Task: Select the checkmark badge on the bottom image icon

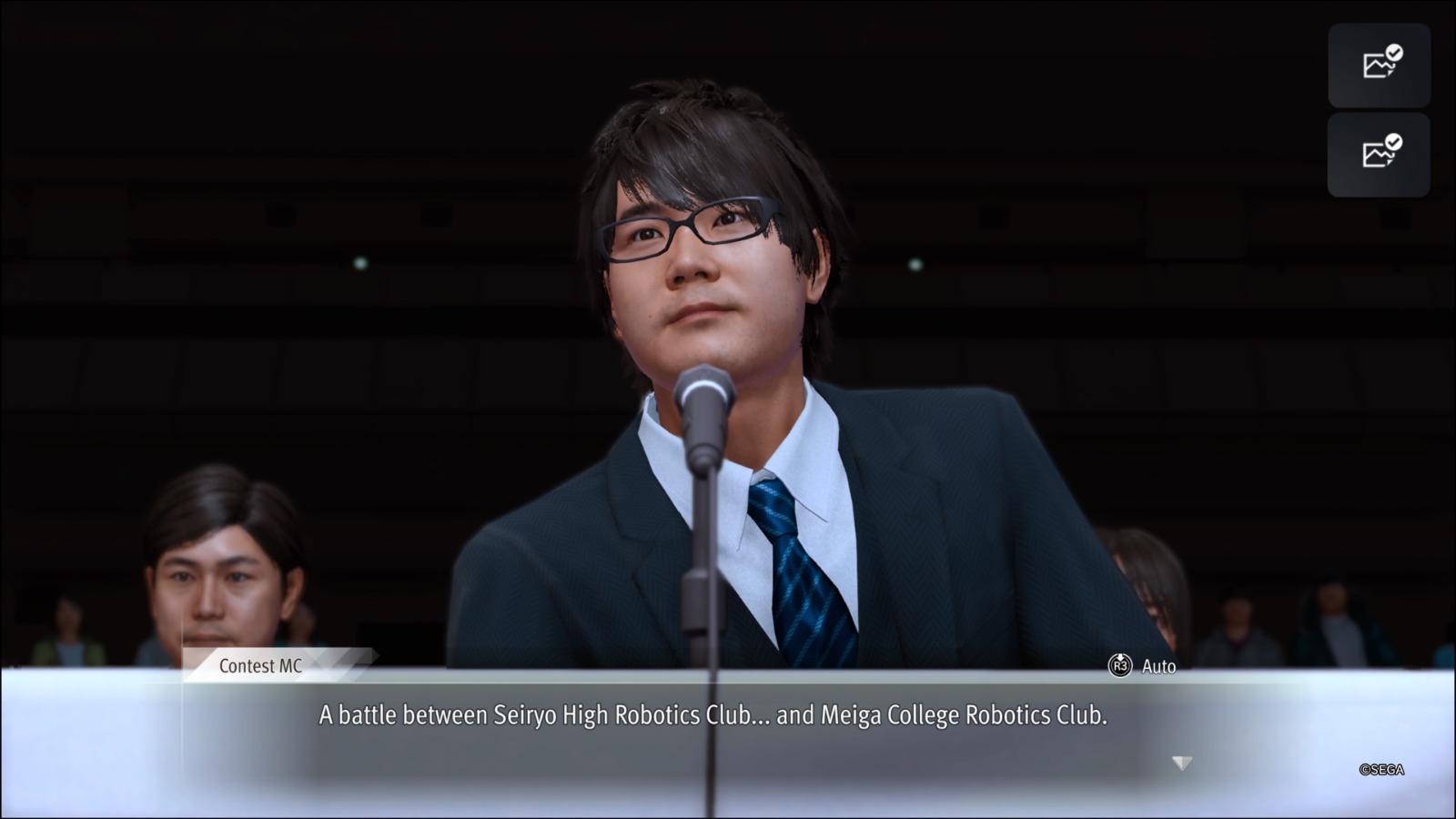Action: pos(1392,141)
